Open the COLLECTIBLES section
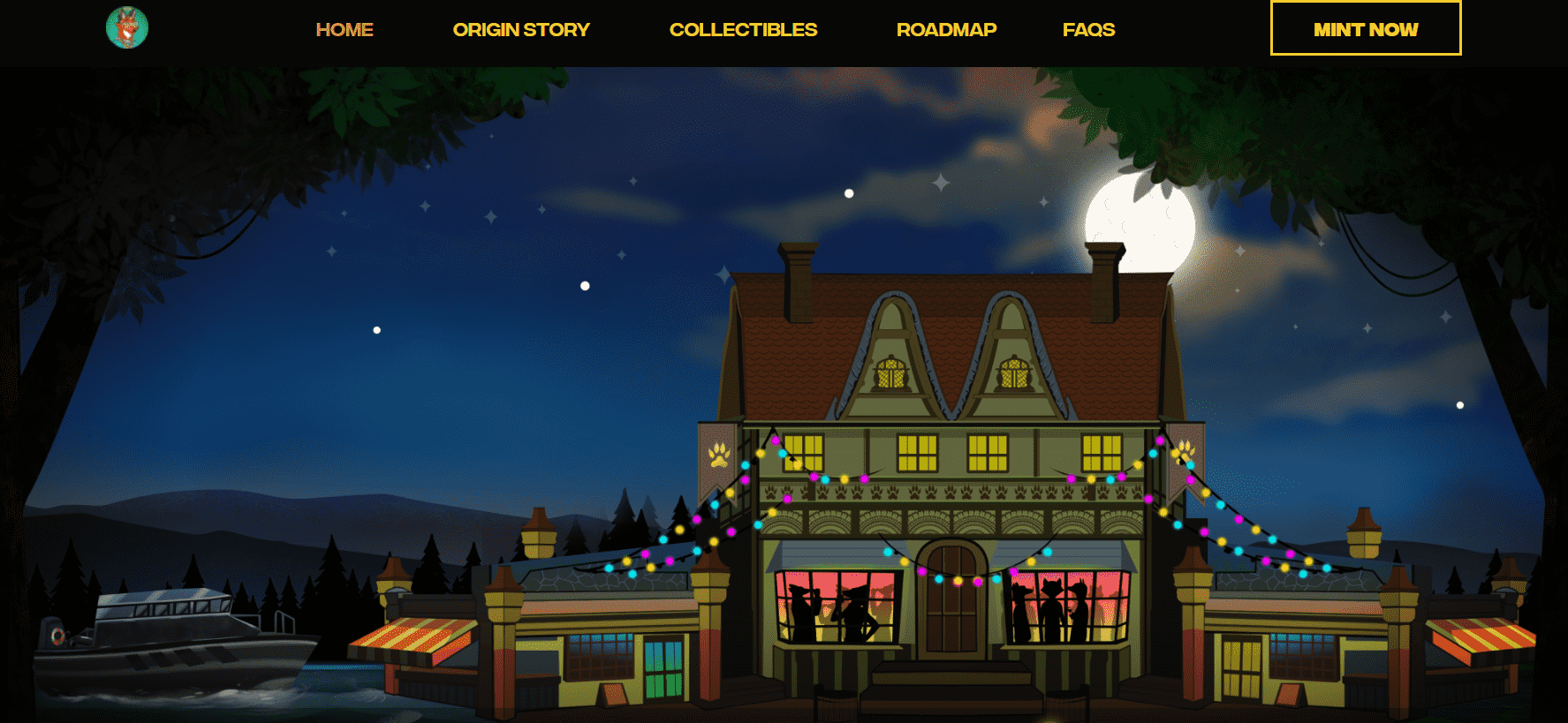1568x723 pixels. click(743, 29)
